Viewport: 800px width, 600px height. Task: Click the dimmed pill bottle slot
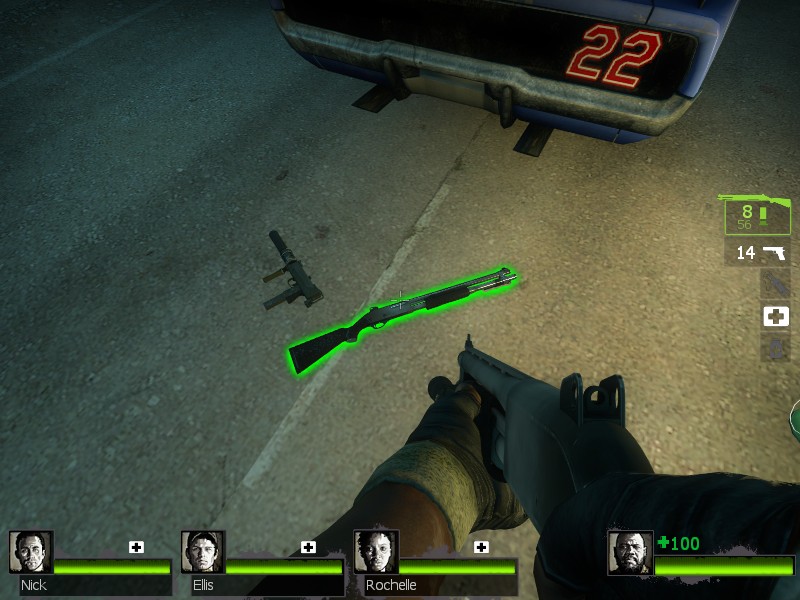pyautogui.click(x=775, y=348)
